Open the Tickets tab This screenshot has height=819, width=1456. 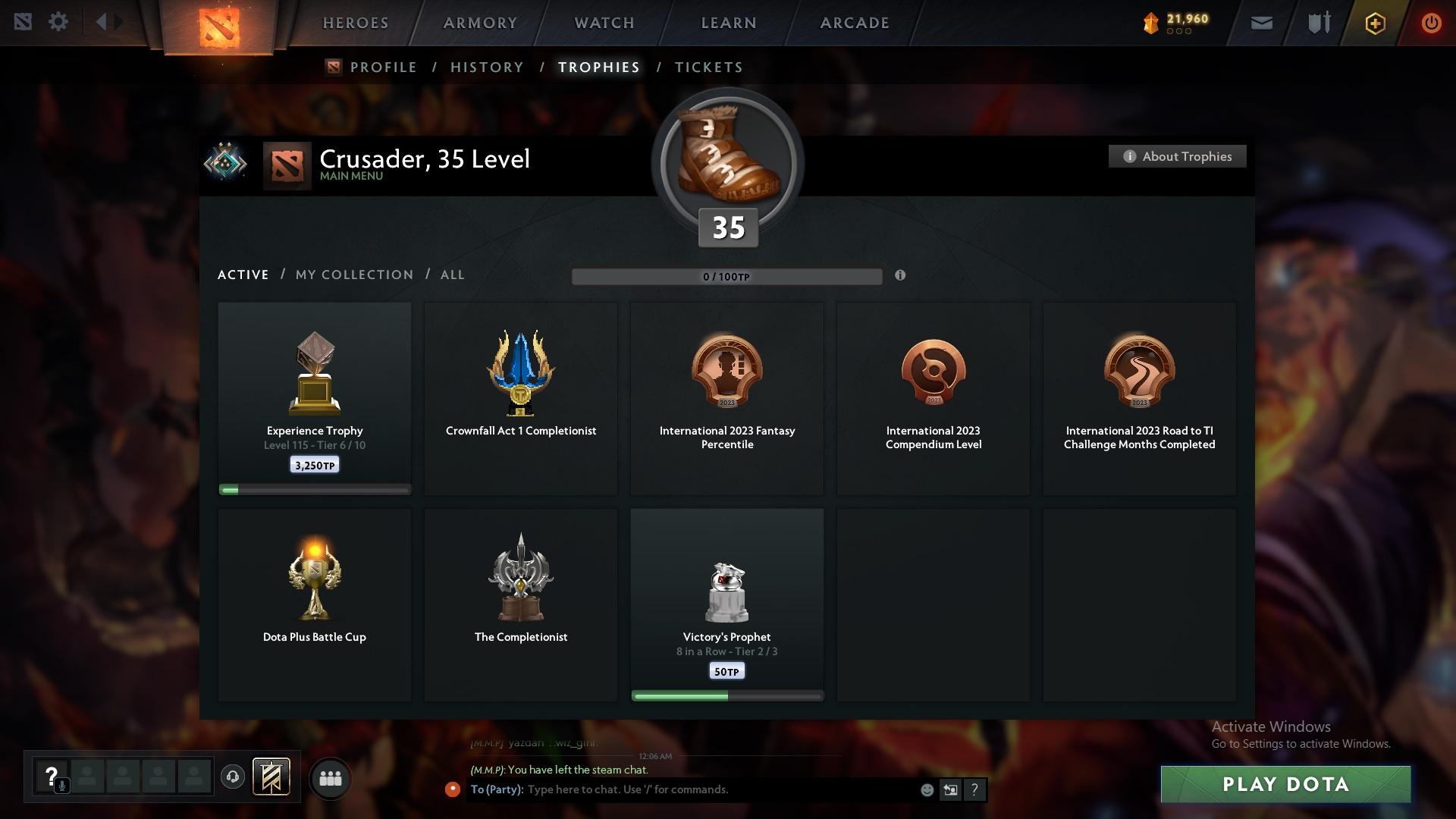pyautogui.click(x=708, y=67)
